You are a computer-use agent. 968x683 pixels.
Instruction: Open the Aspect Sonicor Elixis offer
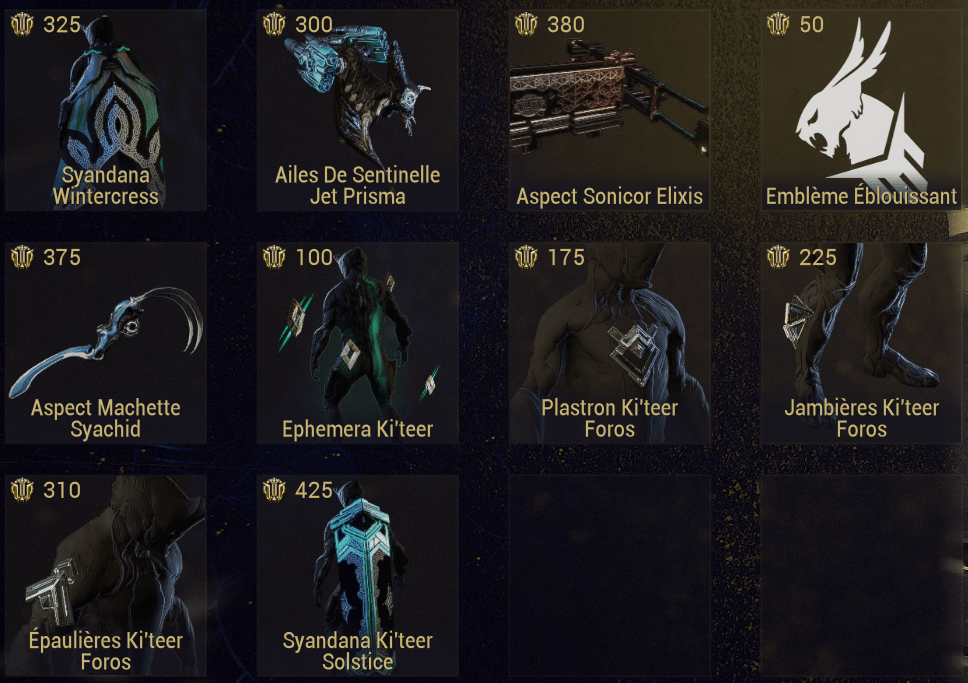[x=609, y=110]
